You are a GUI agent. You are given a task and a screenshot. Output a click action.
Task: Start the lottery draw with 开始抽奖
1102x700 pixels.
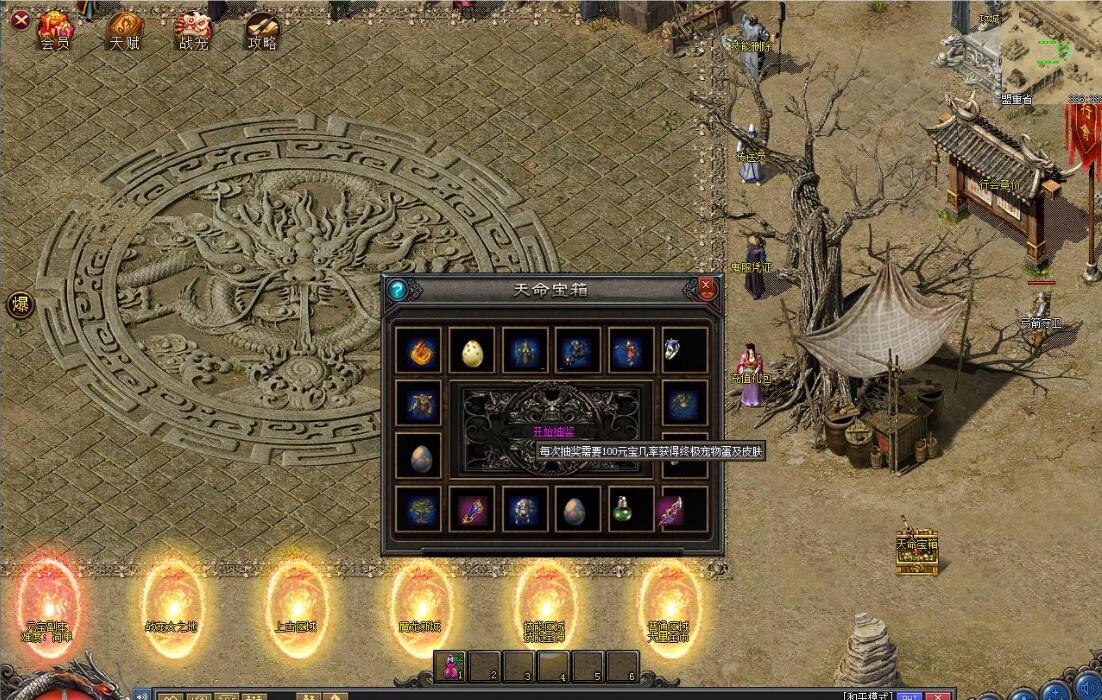tap(553, 431)
